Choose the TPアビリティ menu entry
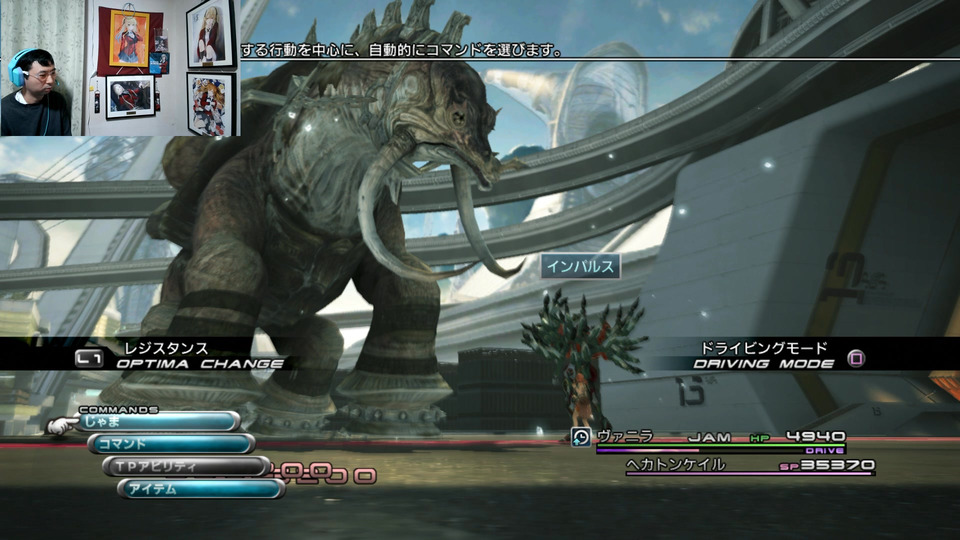960x540 pixels. [x=185, y=466]
